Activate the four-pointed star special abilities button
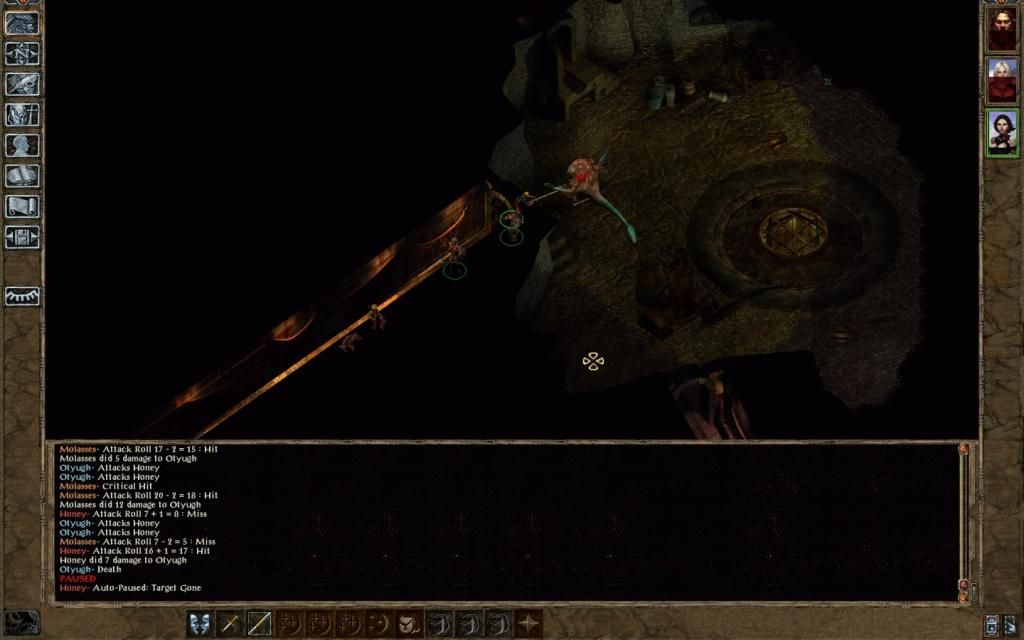This screenshot has height=640, width=1024. click(528, 624)
